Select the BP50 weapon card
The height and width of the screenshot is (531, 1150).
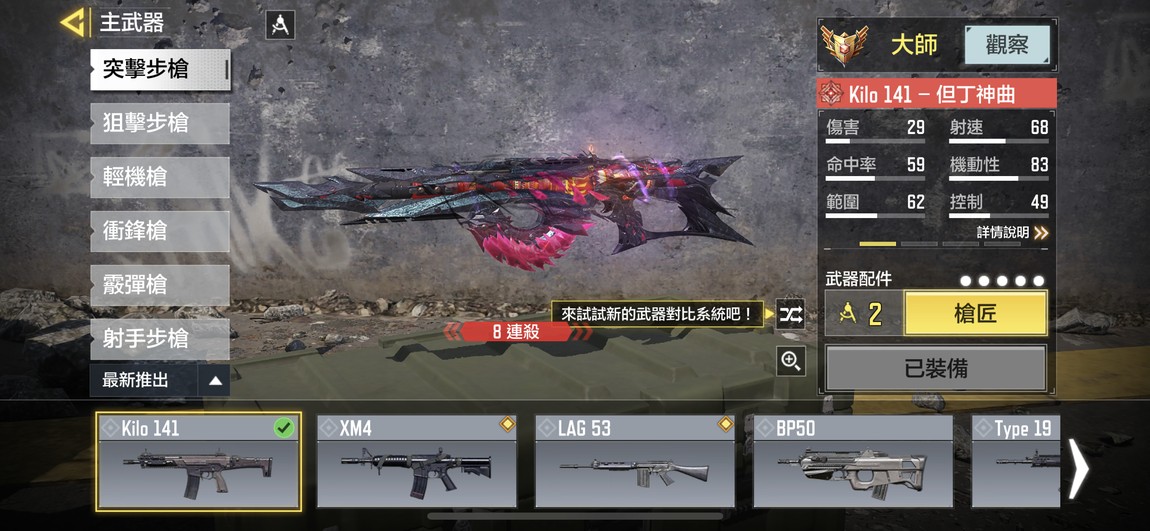853,462
